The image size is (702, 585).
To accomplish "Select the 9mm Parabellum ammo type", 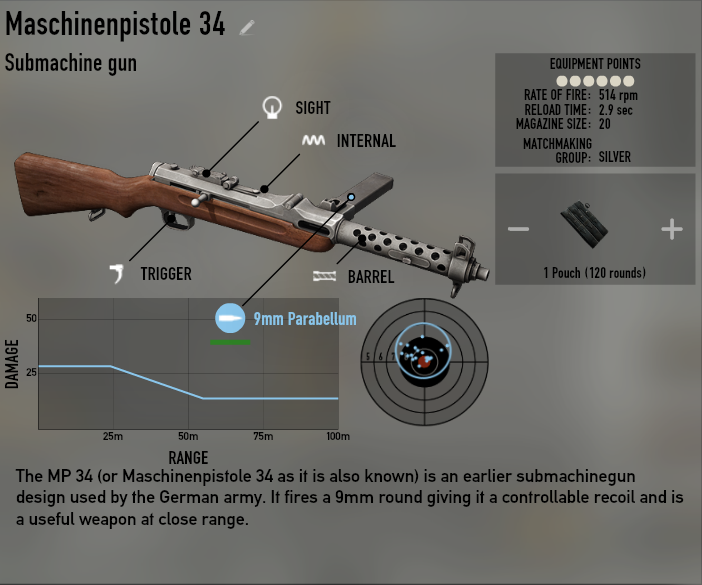I will click(x=230, y=319).
